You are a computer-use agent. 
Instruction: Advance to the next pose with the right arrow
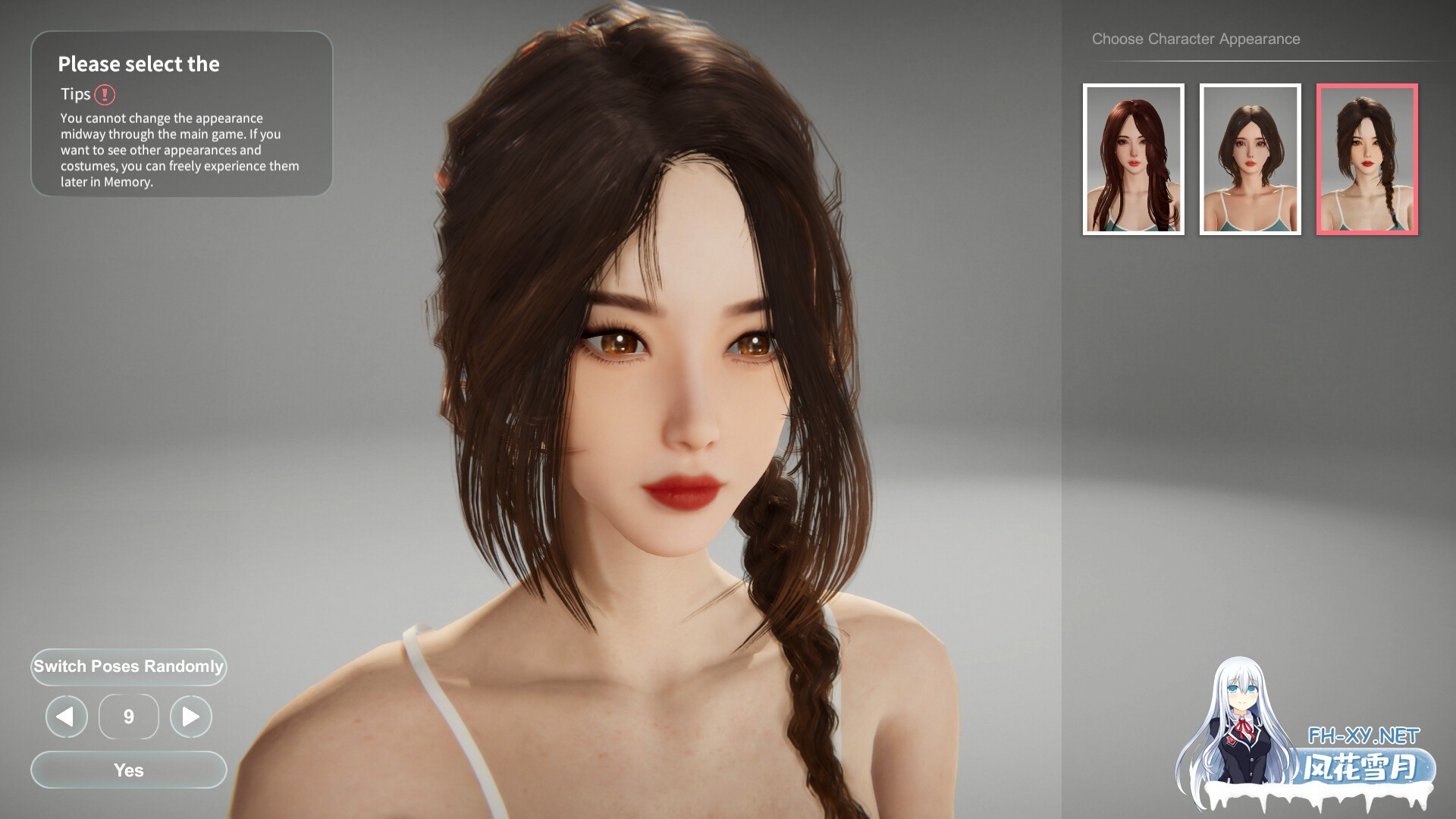[191, 716]
